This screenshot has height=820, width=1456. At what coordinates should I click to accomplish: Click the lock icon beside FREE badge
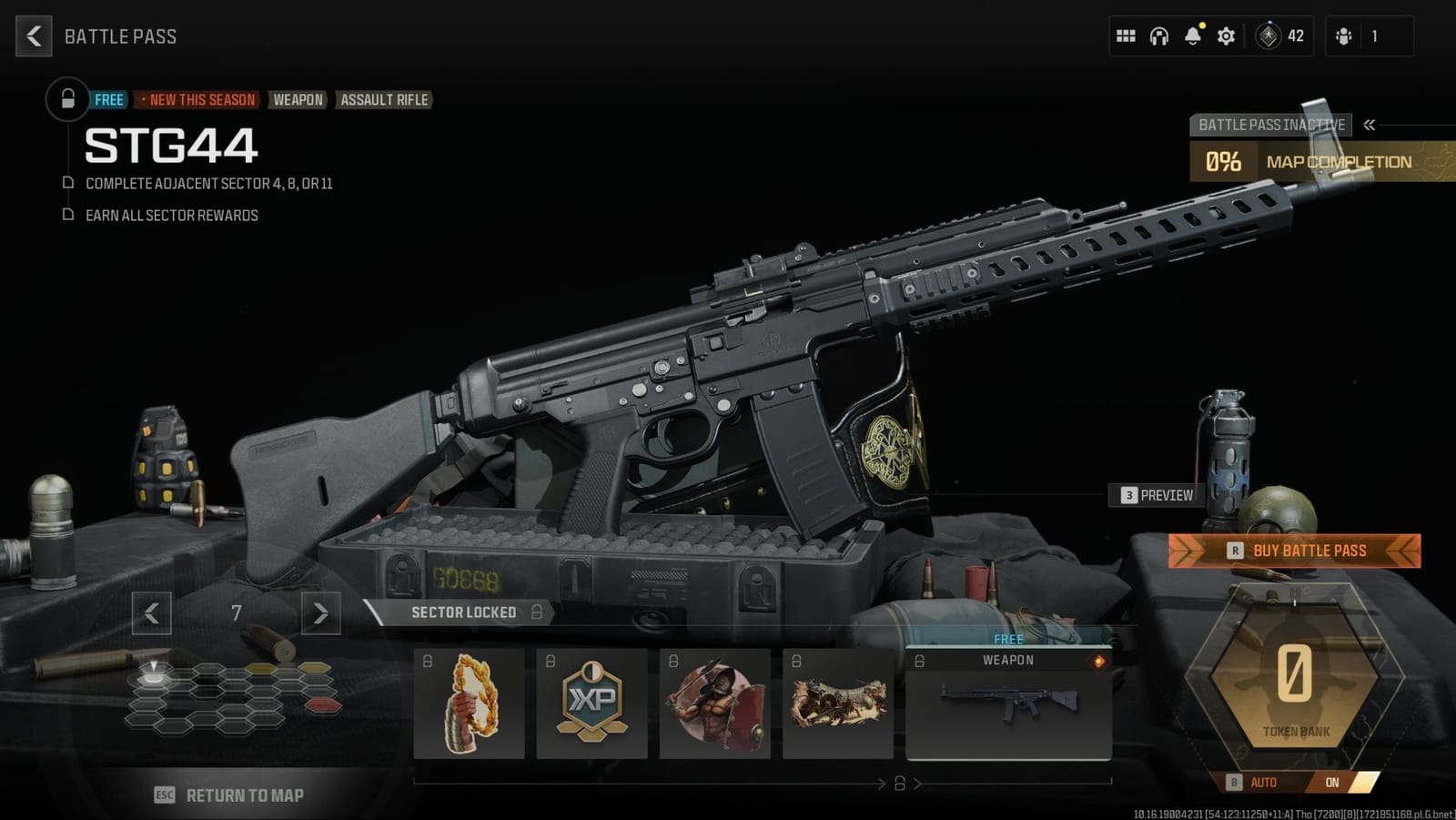pyautogui.click(x=66, y=99)
